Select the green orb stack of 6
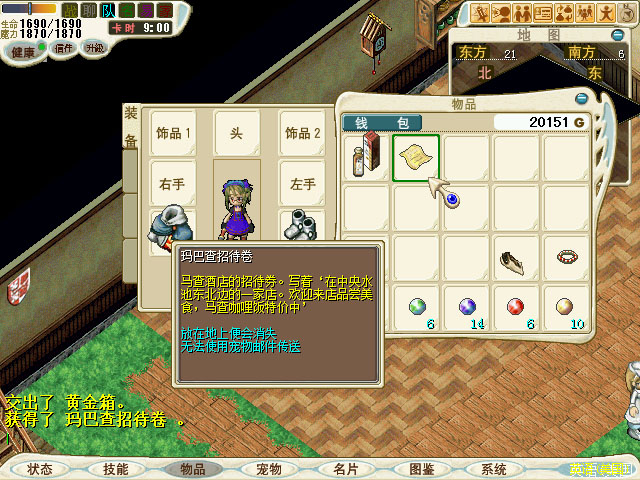 click(416, 306)
